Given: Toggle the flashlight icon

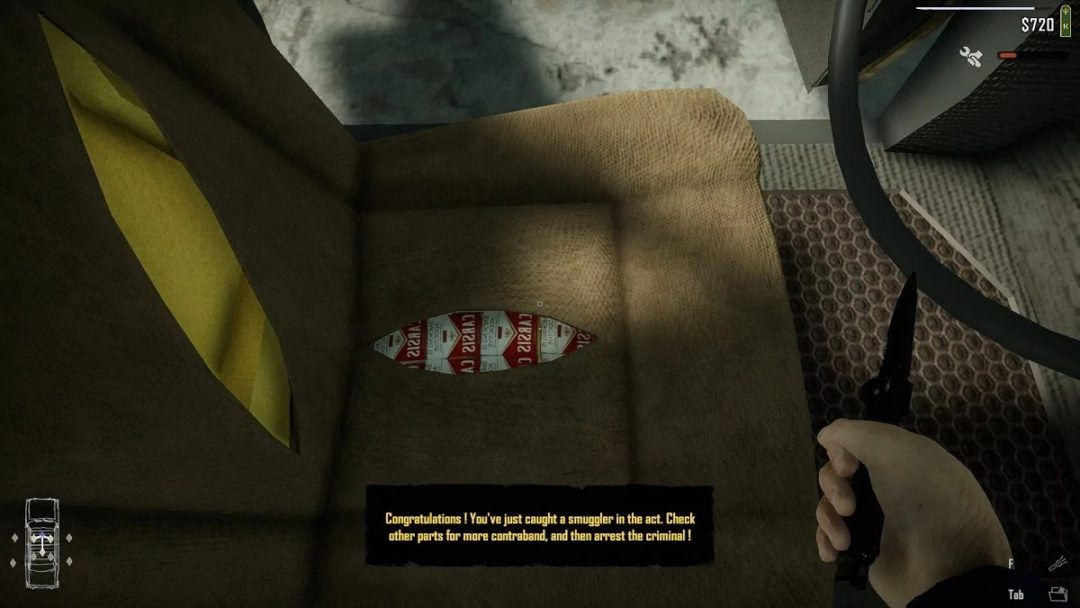Looking at the screenshot, I should click(x=1056, y=566).
